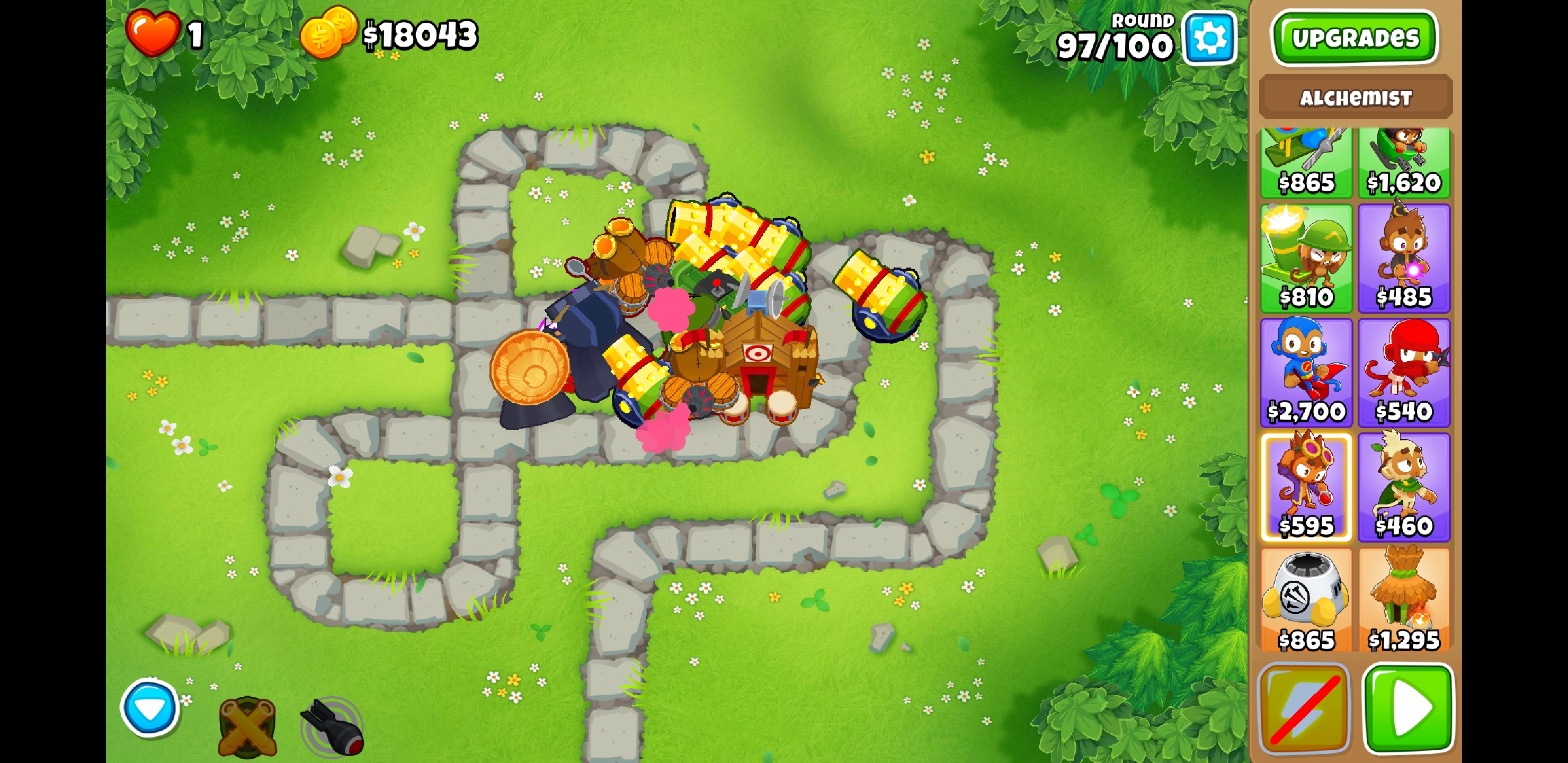Viewport: 1568px width, 763px height.
Task: Select the Monkey Ace tower for $865
Action: (1307, 162)
